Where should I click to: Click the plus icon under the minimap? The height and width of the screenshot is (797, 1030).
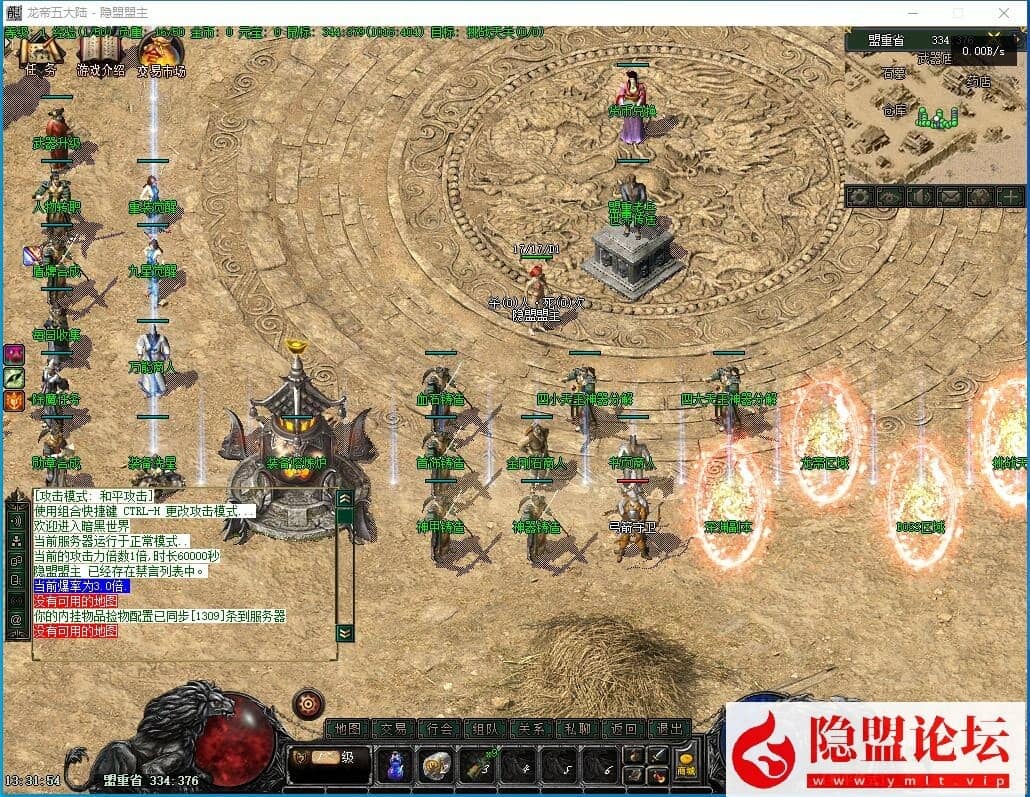tap(1011, 197)
